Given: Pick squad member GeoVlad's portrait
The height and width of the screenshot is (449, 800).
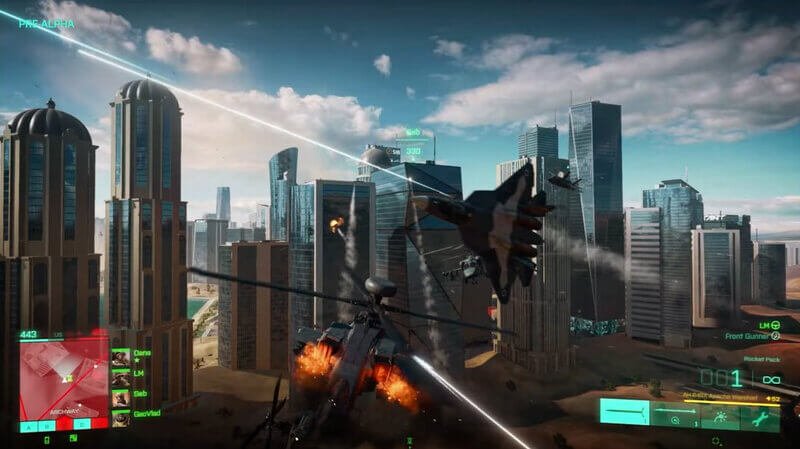Looking at the screenshot, I should pyautogui.click(x=120, y=418).
